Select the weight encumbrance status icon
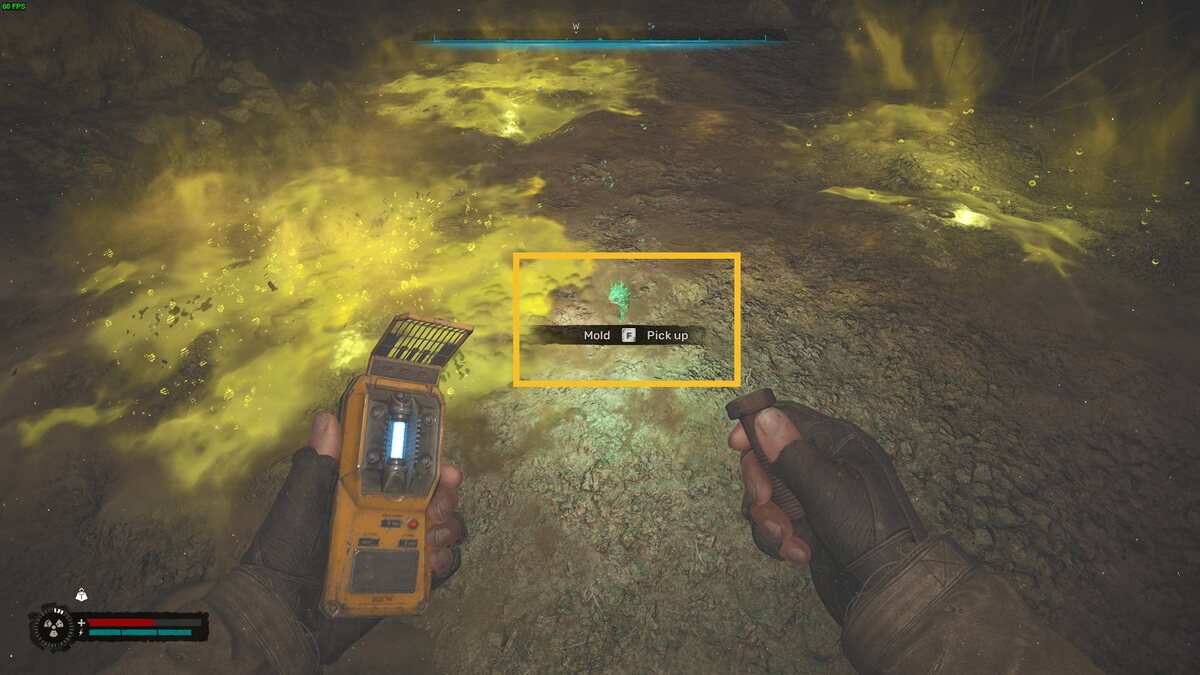This screenshot has width=1200, height=675. [x=82, y=594]
